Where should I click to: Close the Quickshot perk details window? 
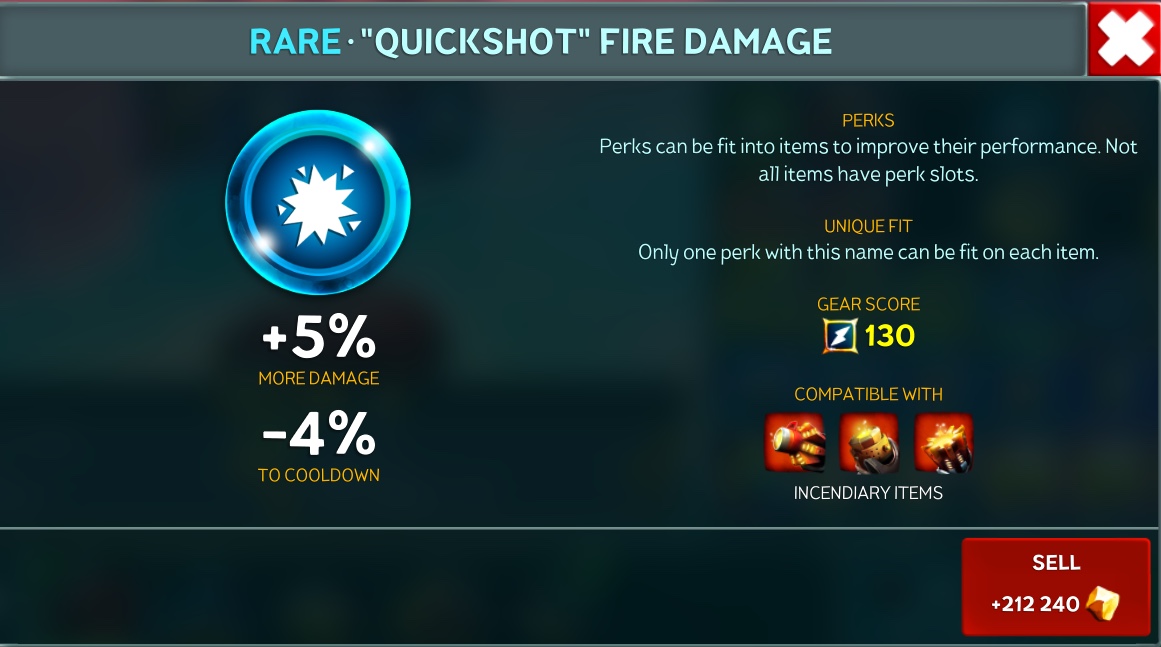click(x=1124, y=38)
